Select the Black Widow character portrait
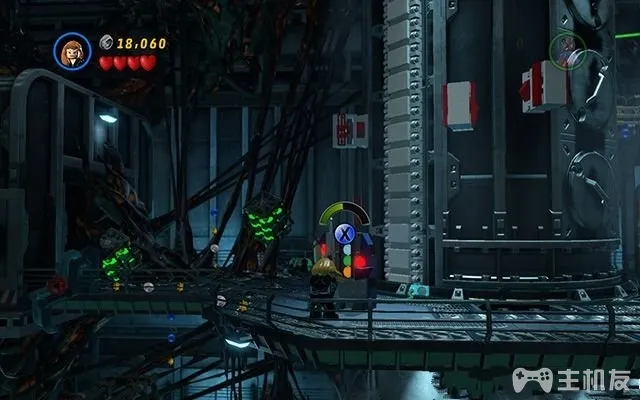Screen dimensions: 640x400 [x=72, y=52]
